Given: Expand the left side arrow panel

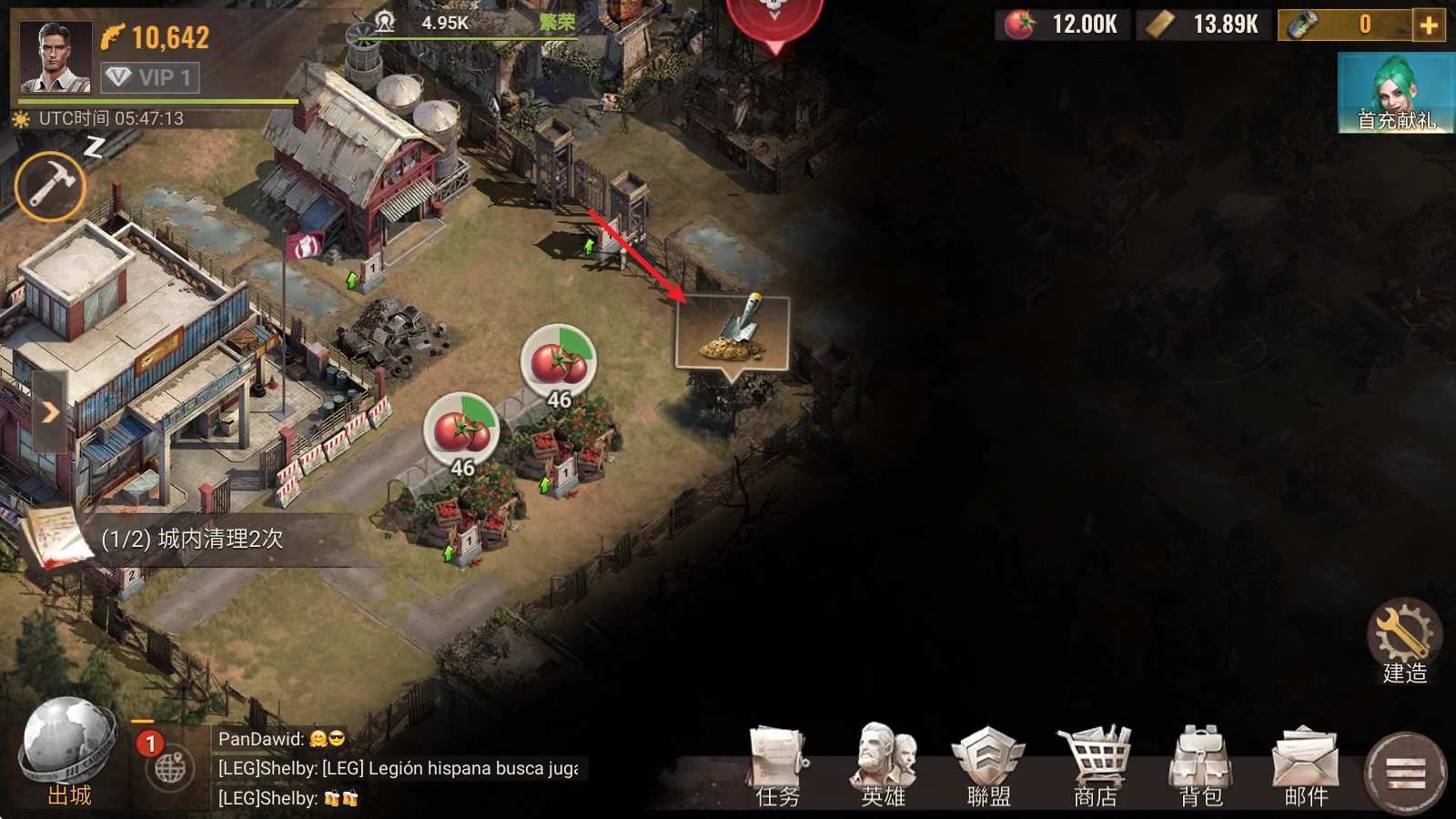Looking at the screenshot, I should (49, 412).
